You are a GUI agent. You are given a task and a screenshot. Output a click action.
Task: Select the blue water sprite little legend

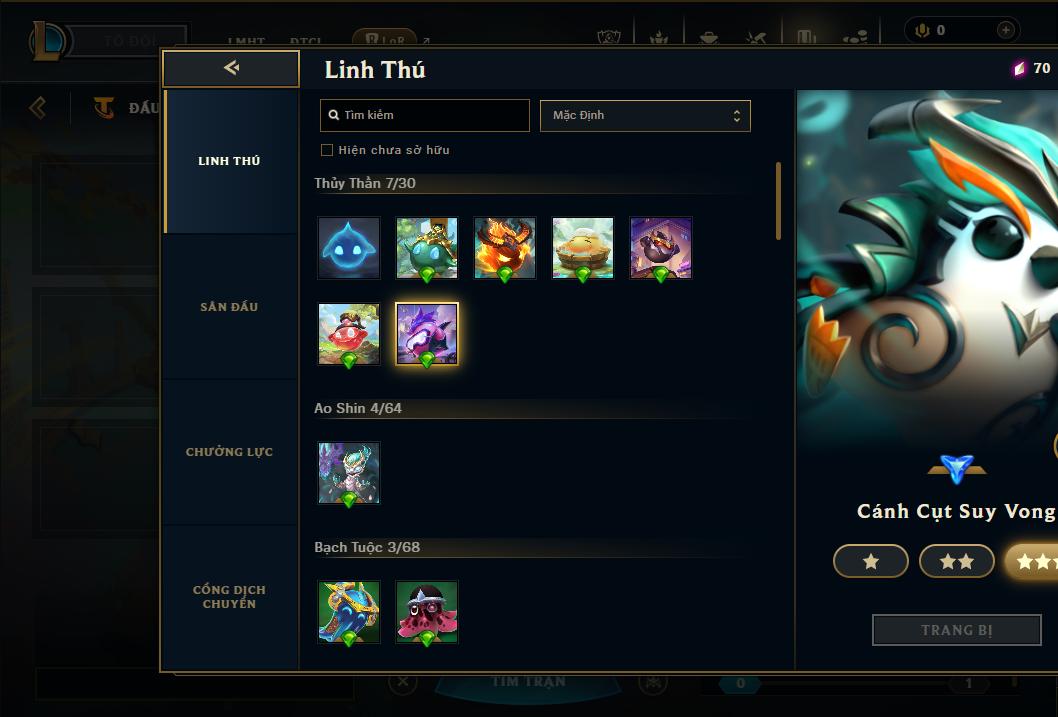[349, 248]
